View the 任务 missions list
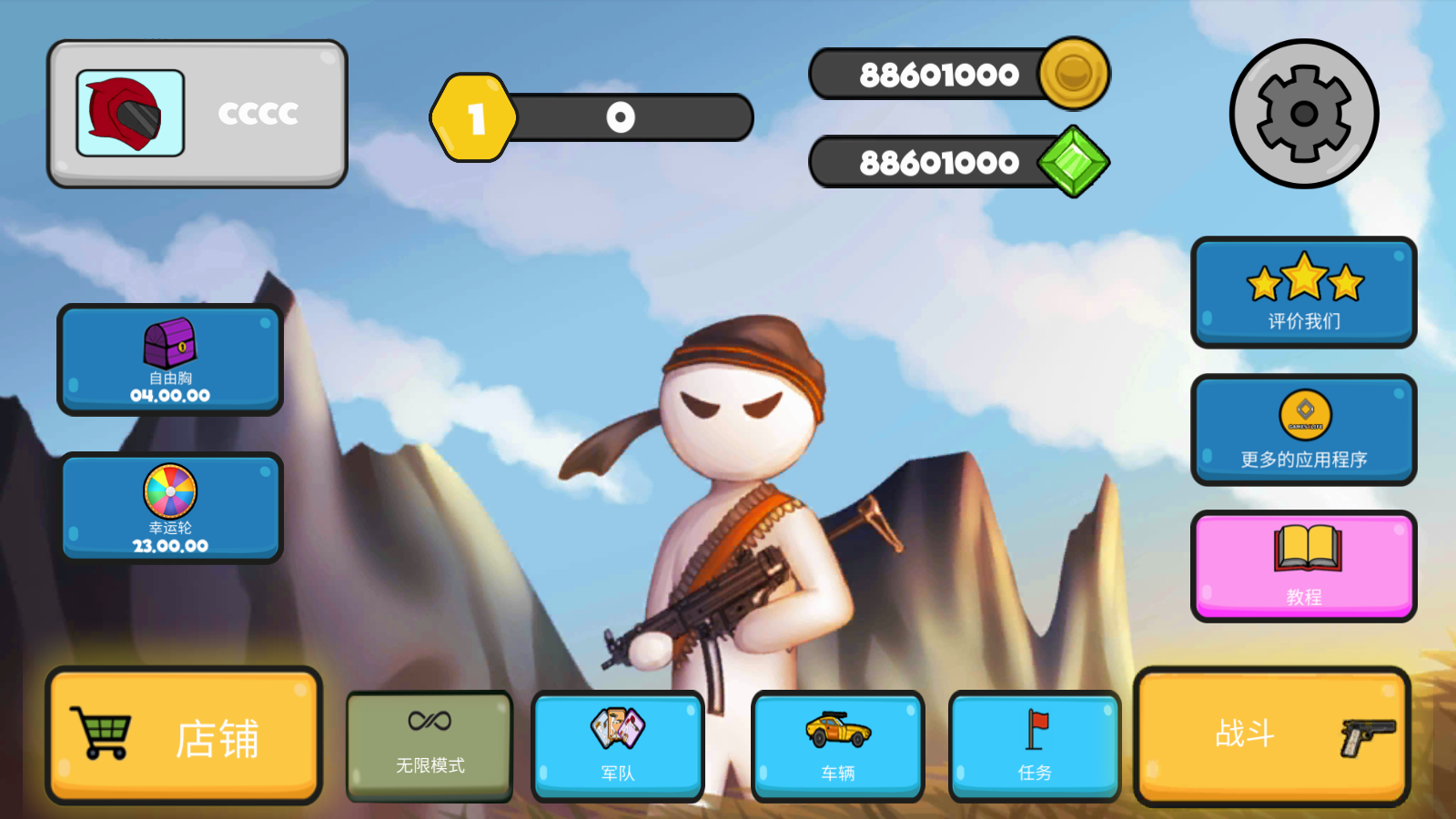This screenshot has width=1456, height=819. [1035, 746]
